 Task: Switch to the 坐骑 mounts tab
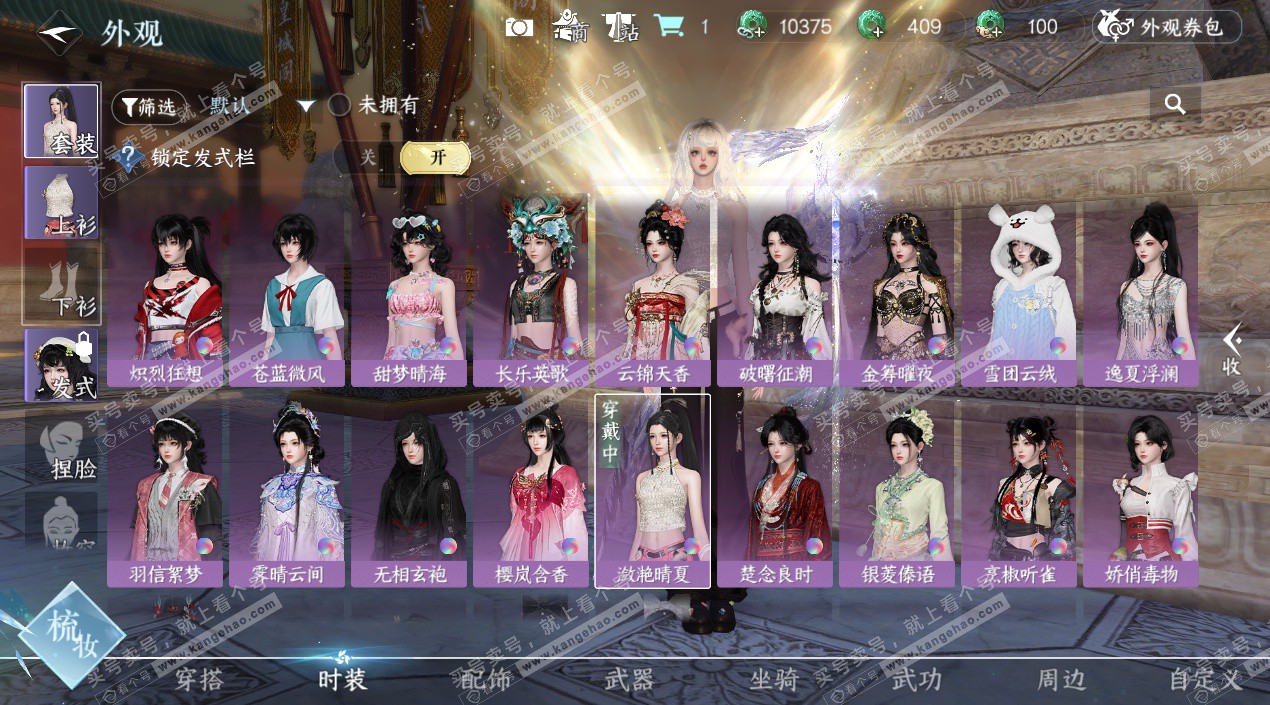pyautogui.click(x=774, y=680)
